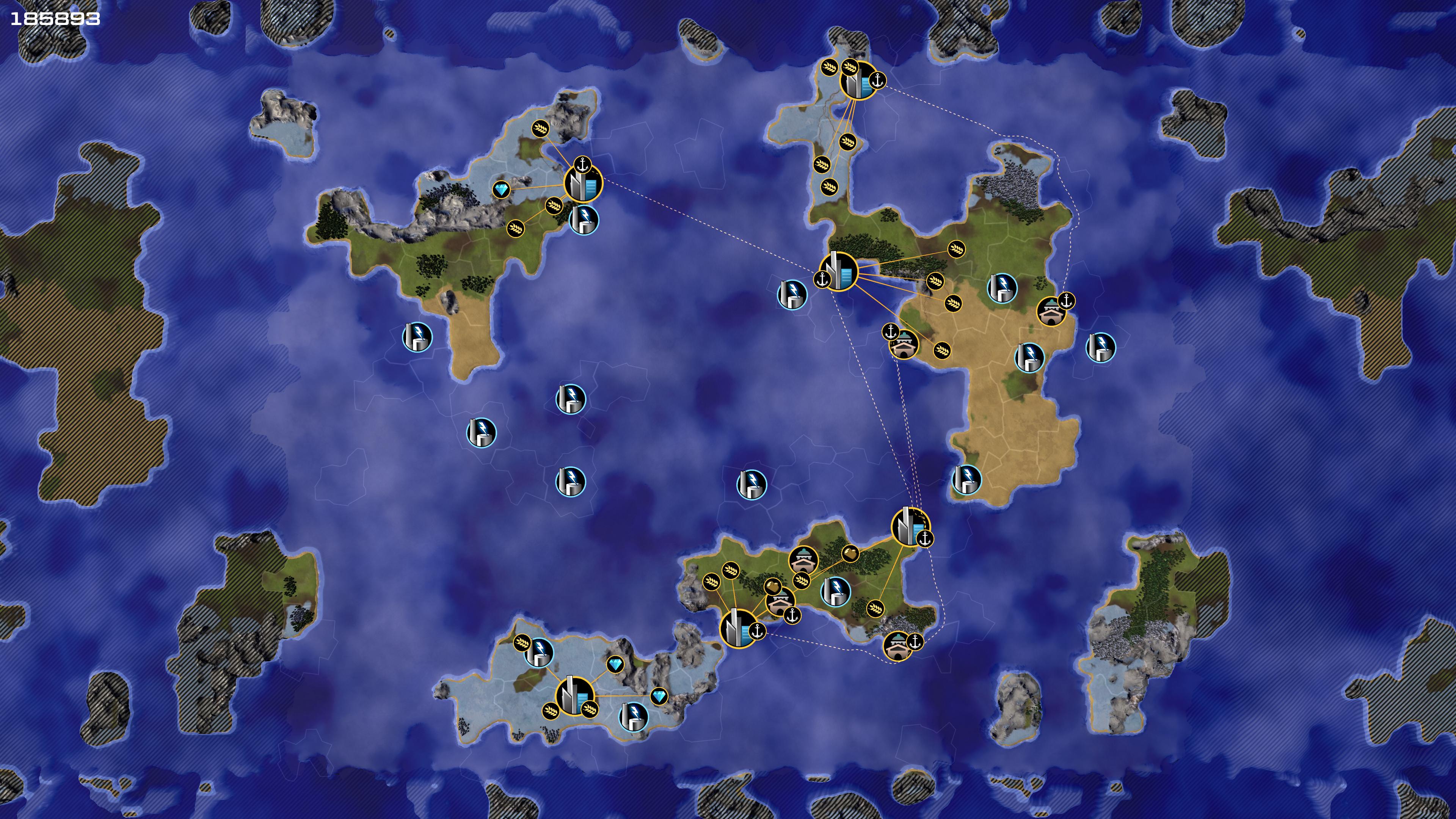Click the domed building without an anchor badge

pos(803,560)
